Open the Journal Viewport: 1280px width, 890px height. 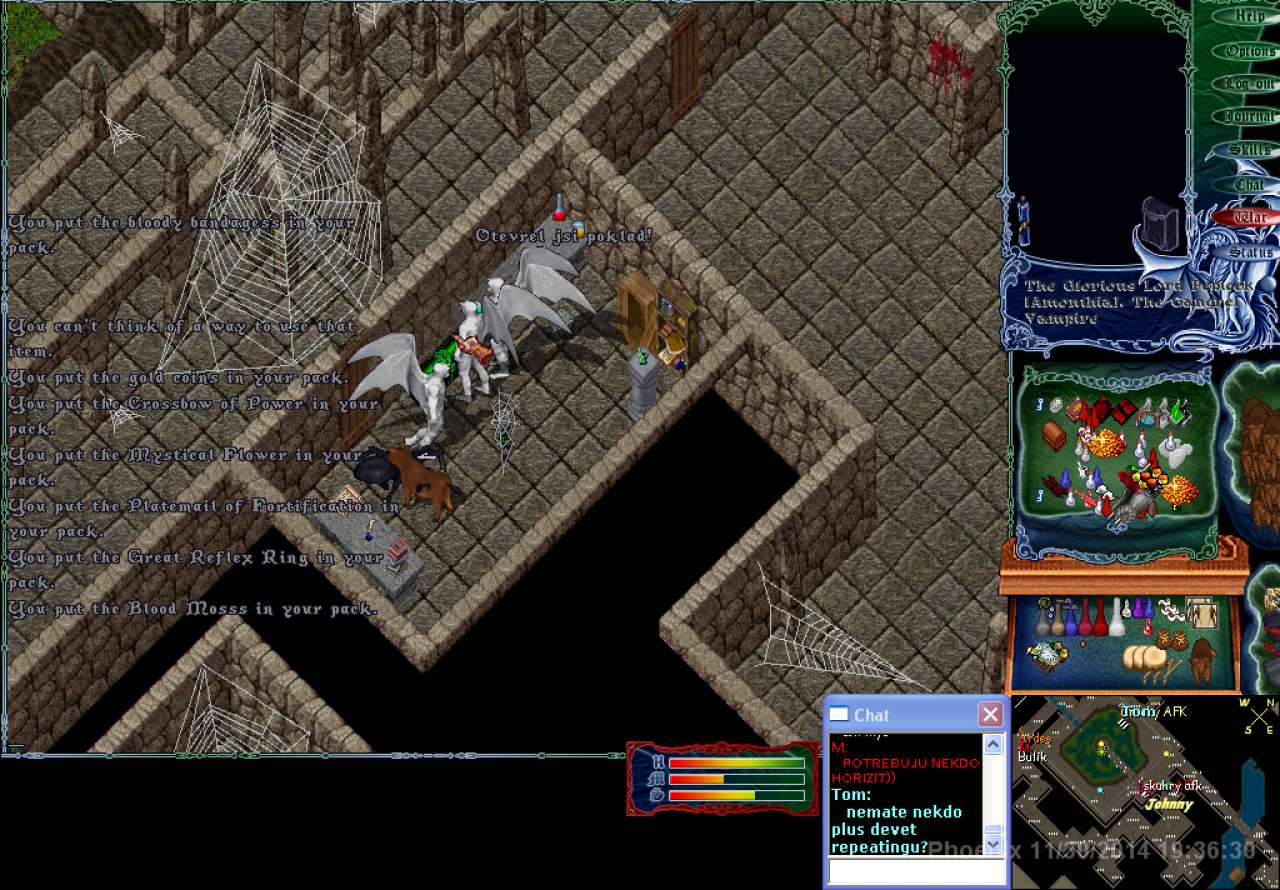click(1249, 117)
